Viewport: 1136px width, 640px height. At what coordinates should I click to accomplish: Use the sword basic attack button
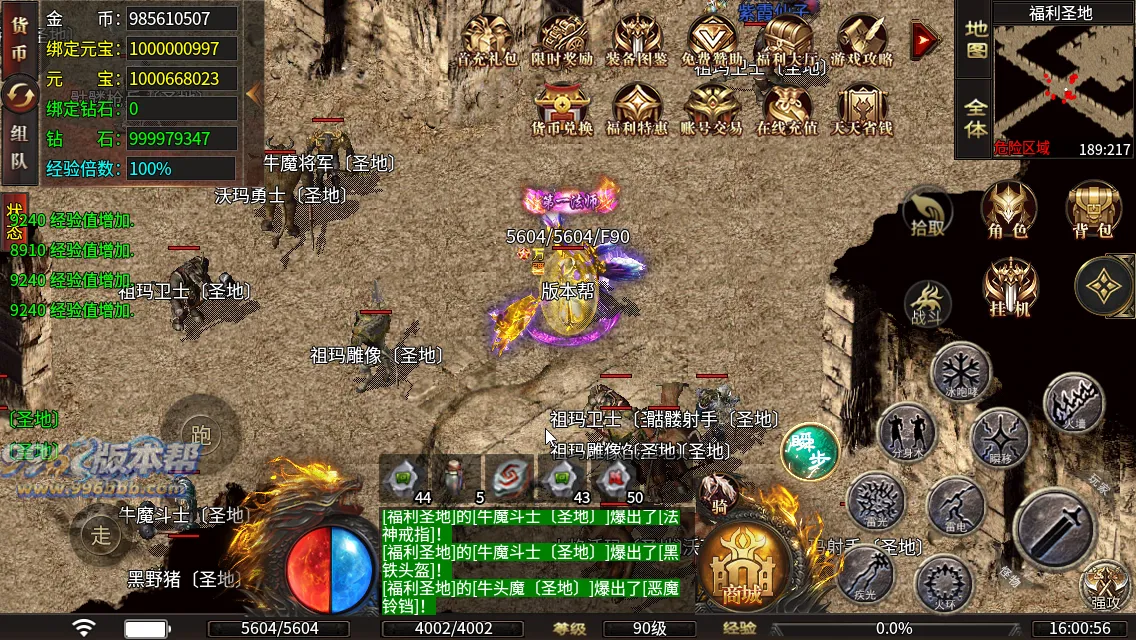coord(1055,527)
